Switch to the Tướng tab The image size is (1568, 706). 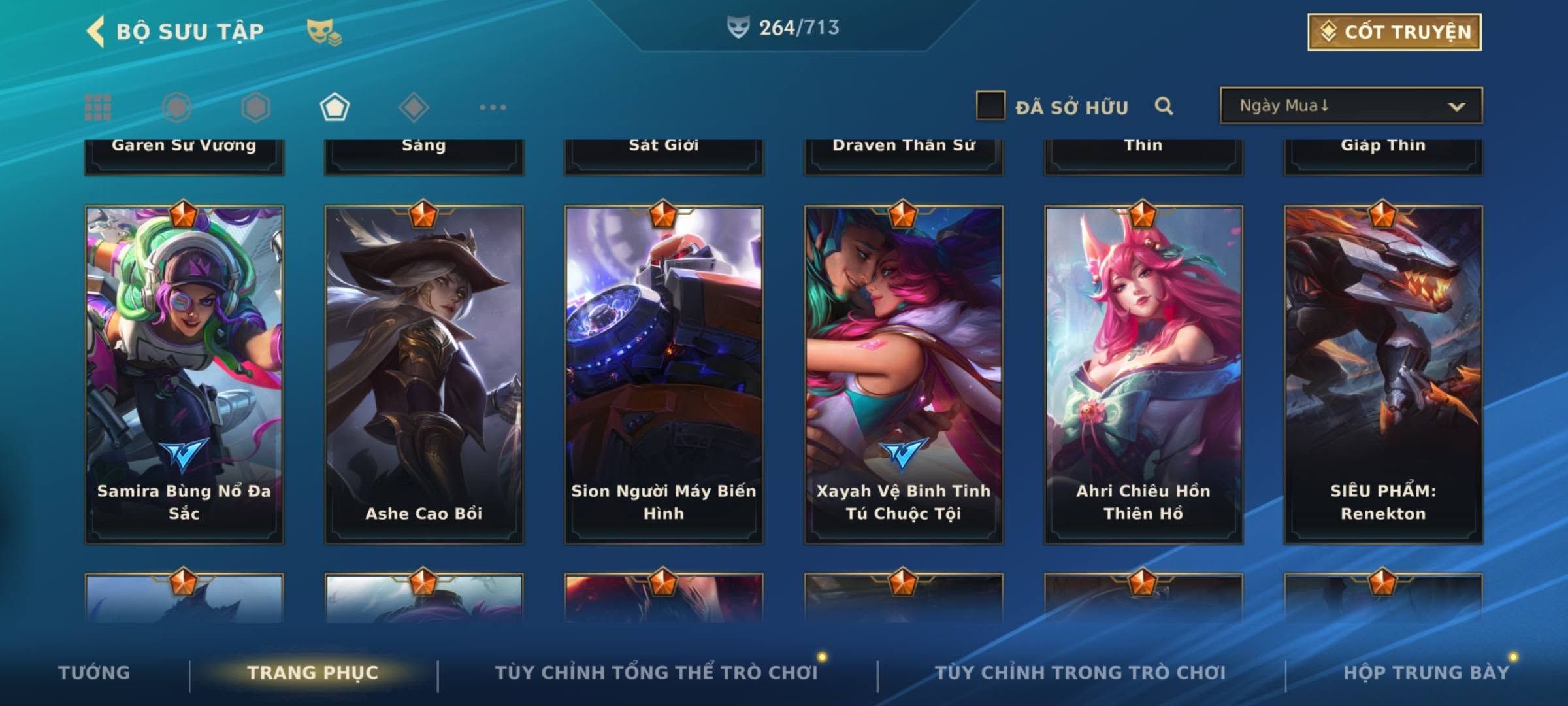[94, 673]
